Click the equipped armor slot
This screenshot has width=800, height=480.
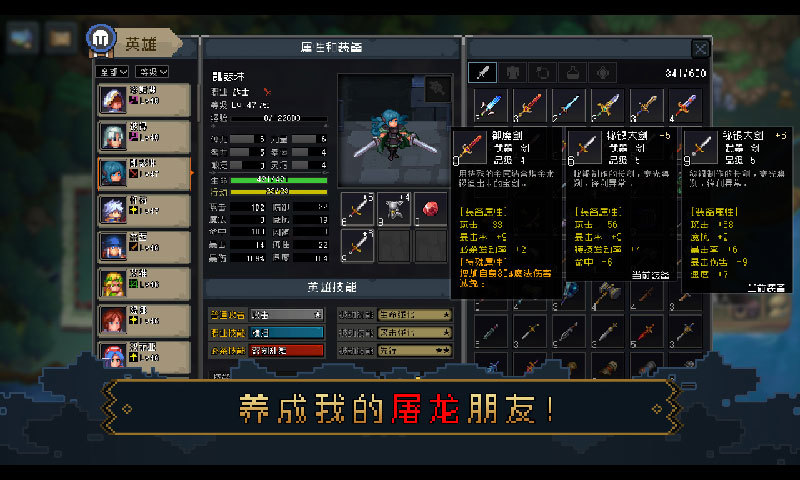394,208
